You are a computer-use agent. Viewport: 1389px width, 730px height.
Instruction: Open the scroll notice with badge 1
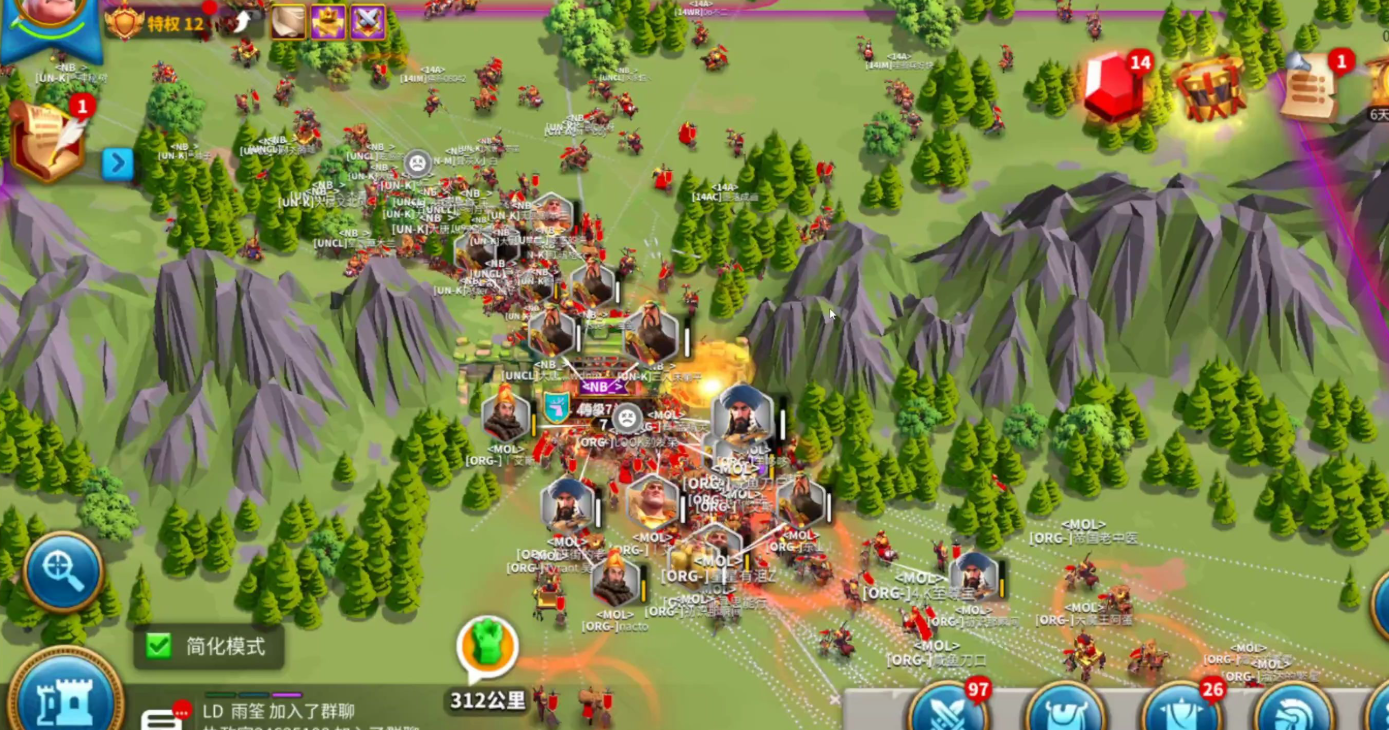coord(1312,88)
